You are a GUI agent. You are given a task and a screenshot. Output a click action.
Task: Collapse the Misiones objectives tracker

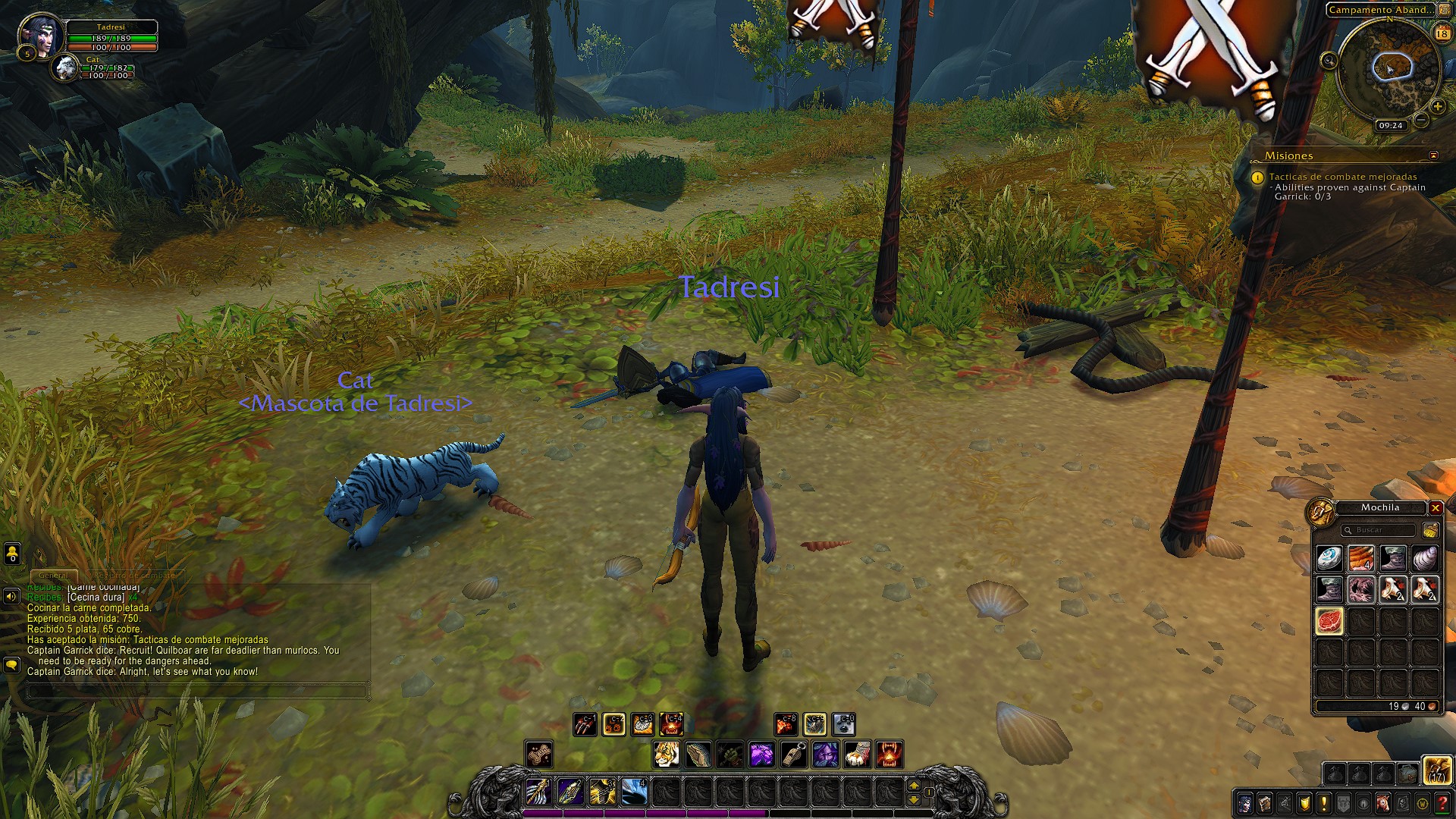[1433, 155]
